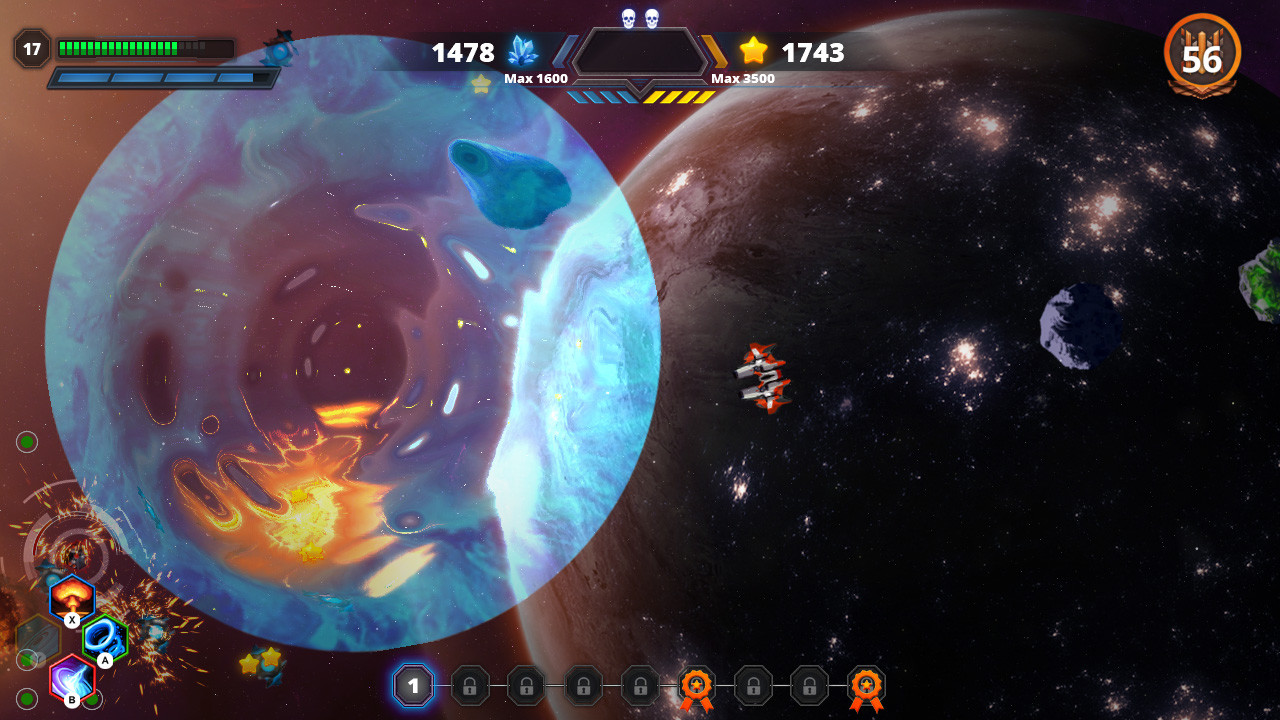Viewport: 1280px width, 720px height.
Task: Click the first locked padlock node
Action: point(470,686)
